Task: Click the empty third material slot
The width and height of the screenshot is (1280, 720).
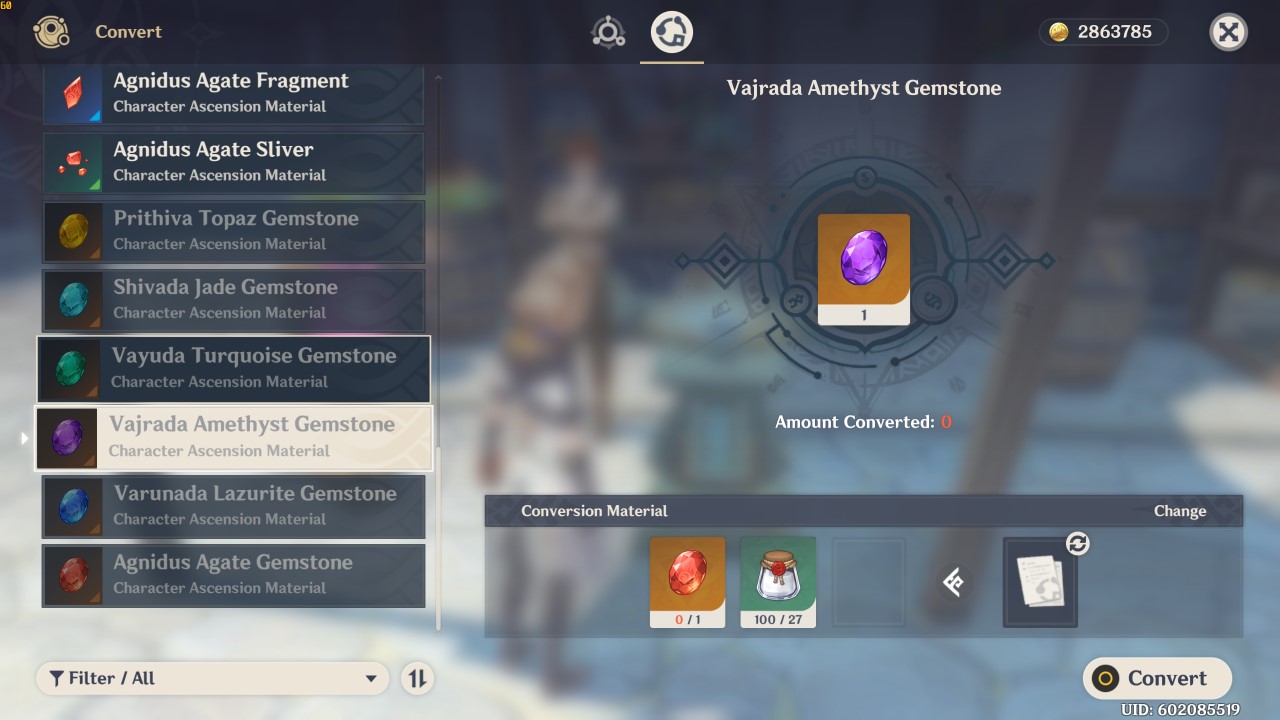Action: click(x=868, y=581)
